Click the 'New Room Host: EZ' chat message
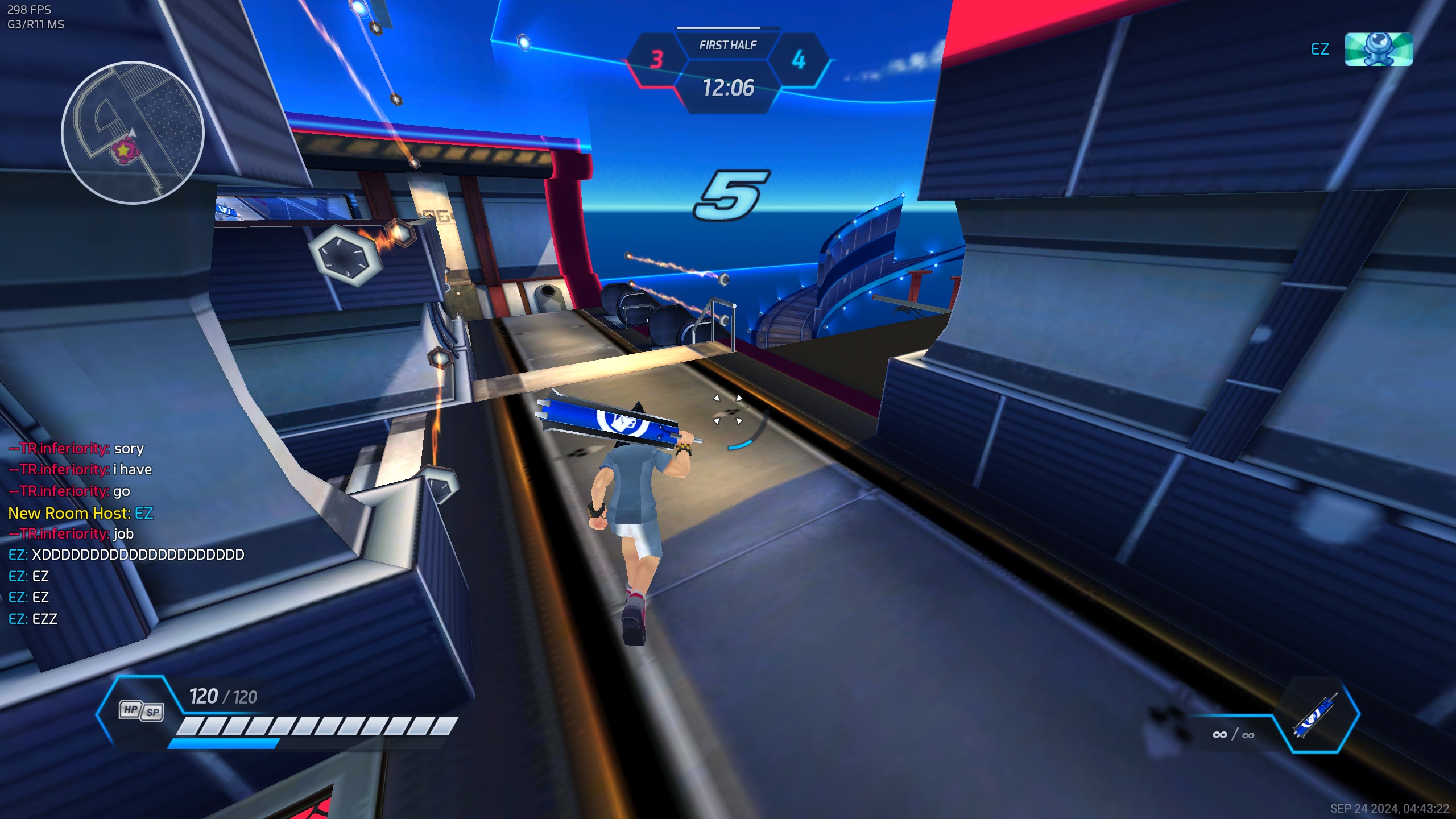Screen dimensions: 1456x819 [x=81, y=513]
